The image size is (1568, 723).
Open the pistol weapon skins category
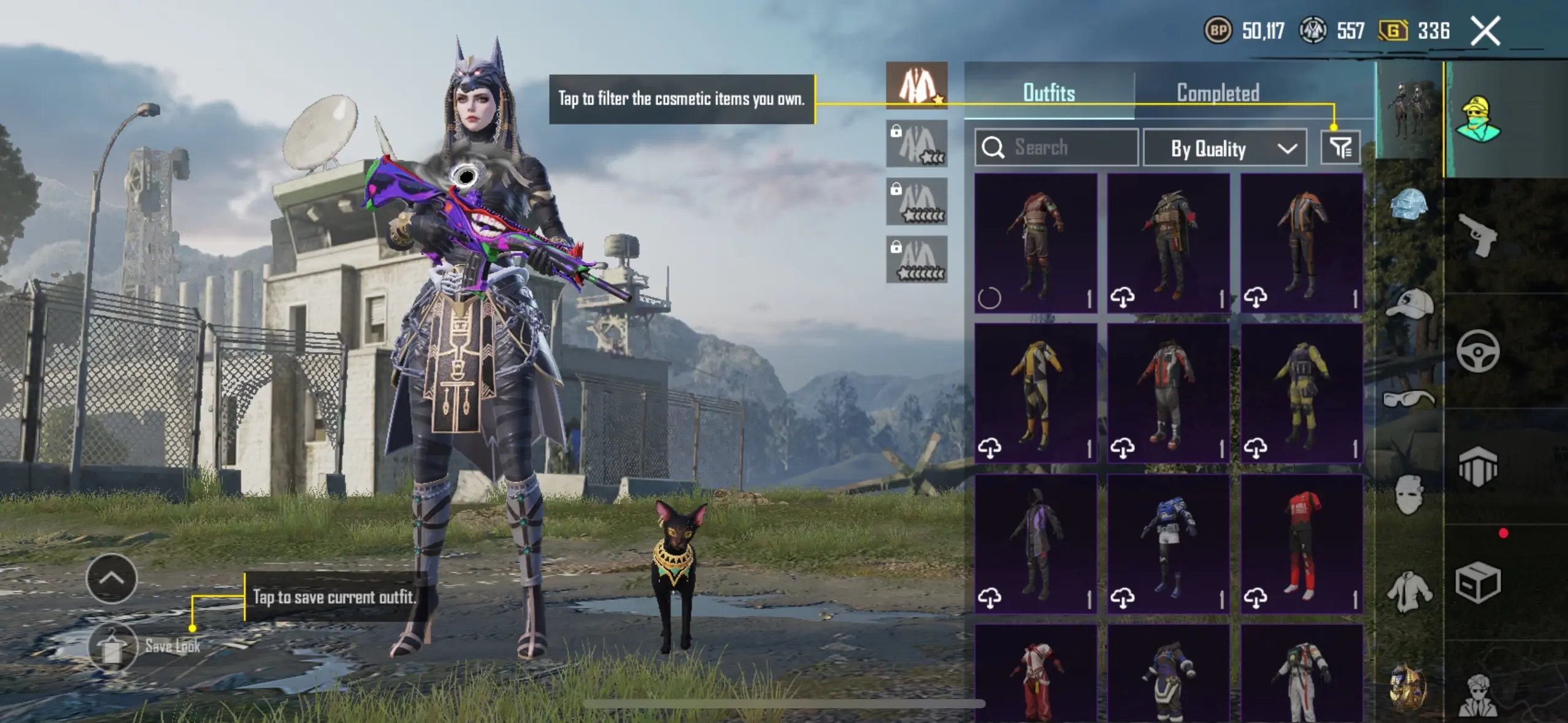point(1478,235)
